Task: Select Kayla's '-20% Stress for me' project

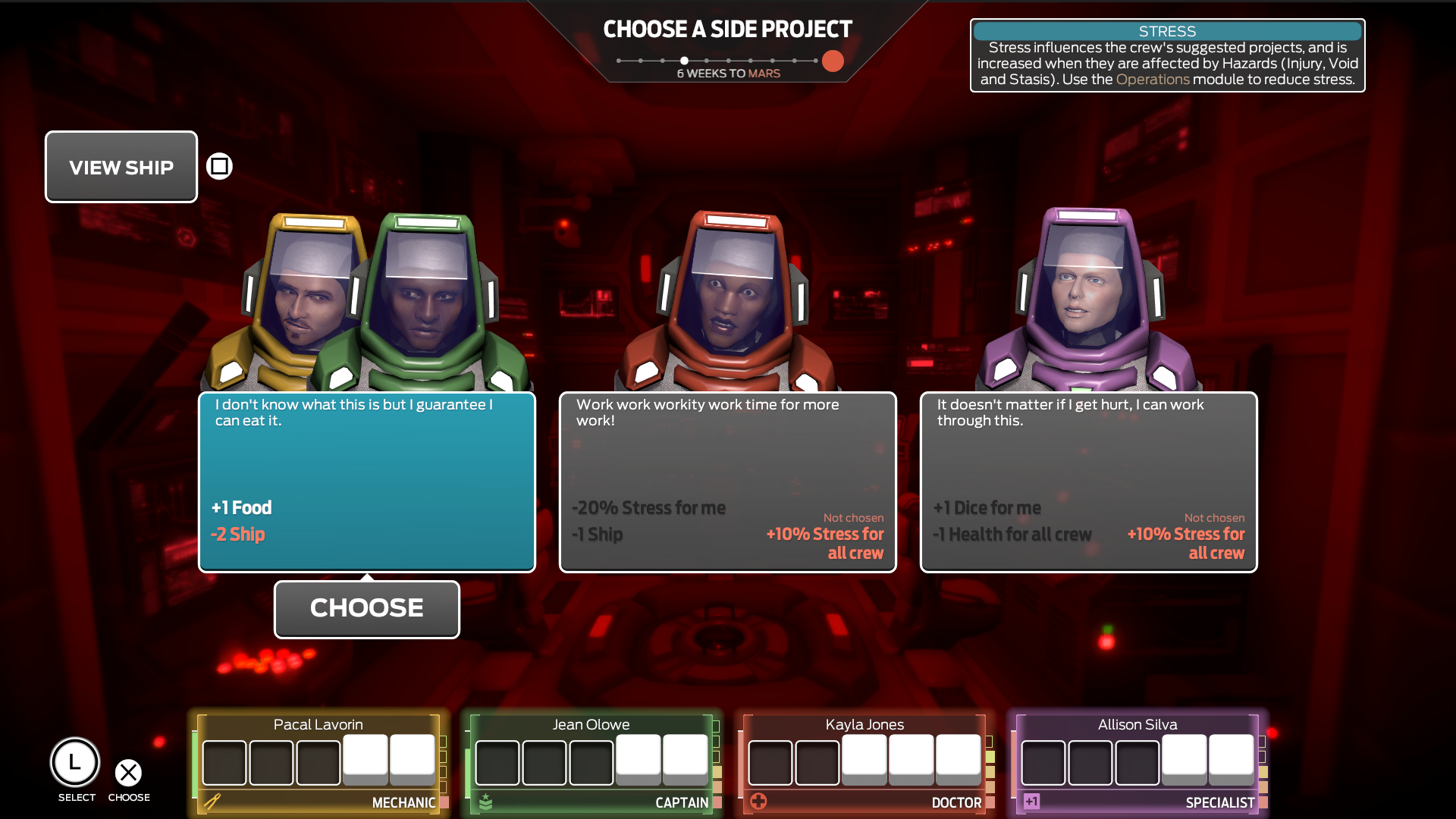Action: click(x=727, y=482)
